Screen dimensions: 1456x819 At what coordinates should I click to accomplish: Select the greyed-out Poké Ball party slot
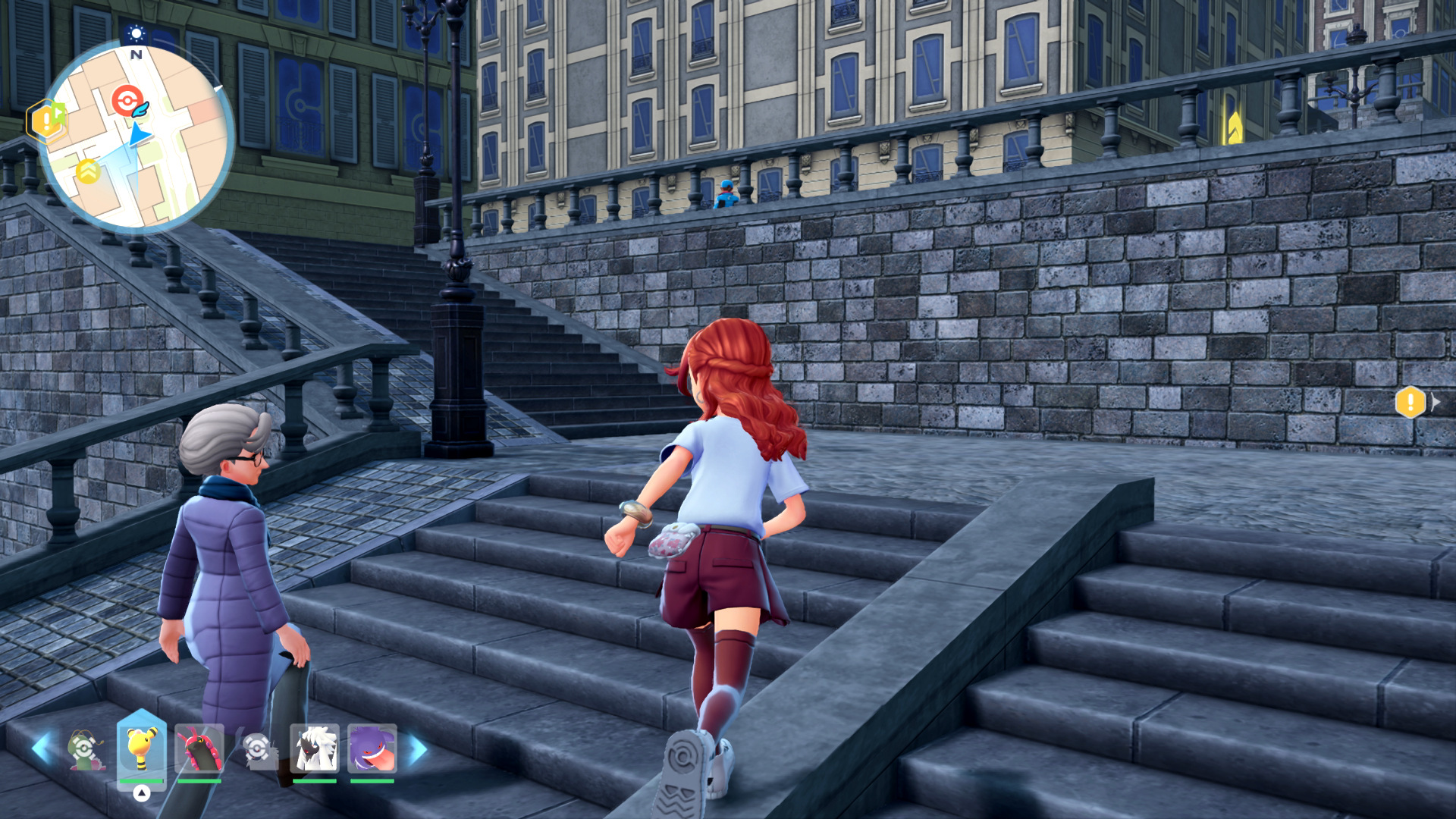coord(258,749)
